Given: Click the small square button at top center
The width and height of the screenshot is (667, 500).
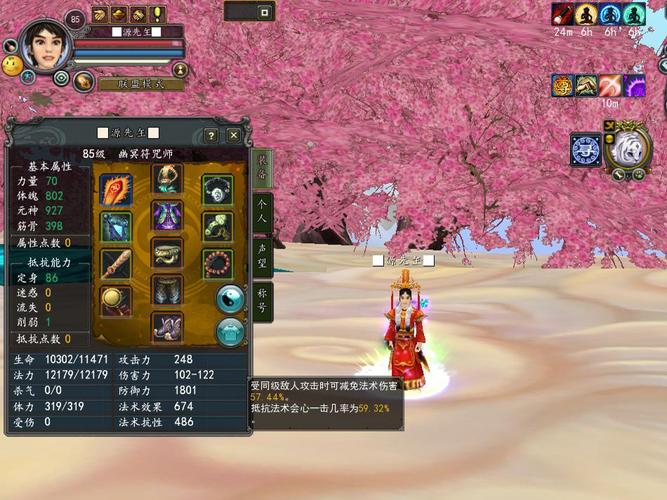Looking at the screenshot, I should 264,13.
